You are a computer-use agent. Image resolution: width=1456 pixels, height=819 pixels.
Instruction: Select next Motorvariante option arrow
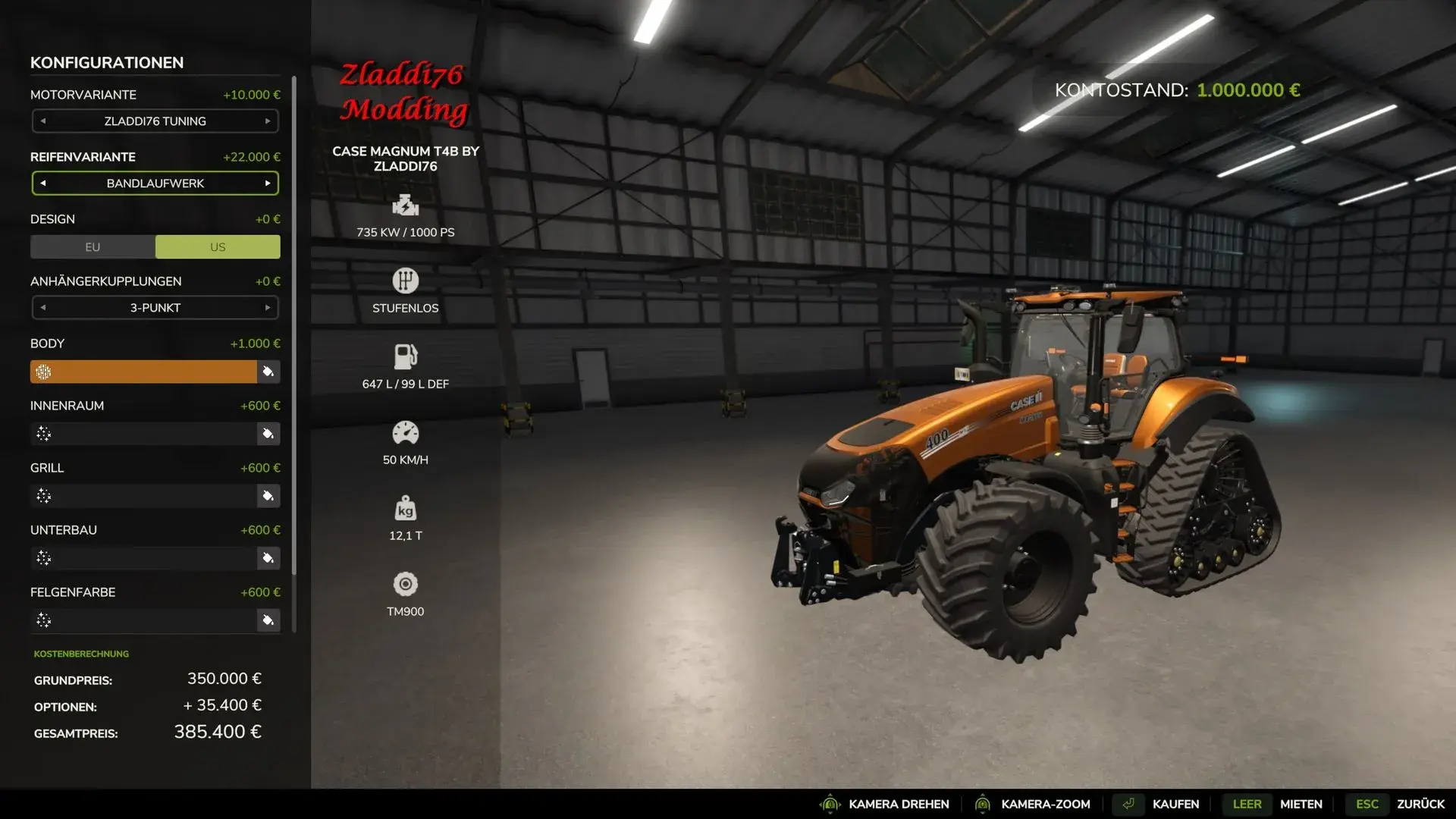(268, 121)
